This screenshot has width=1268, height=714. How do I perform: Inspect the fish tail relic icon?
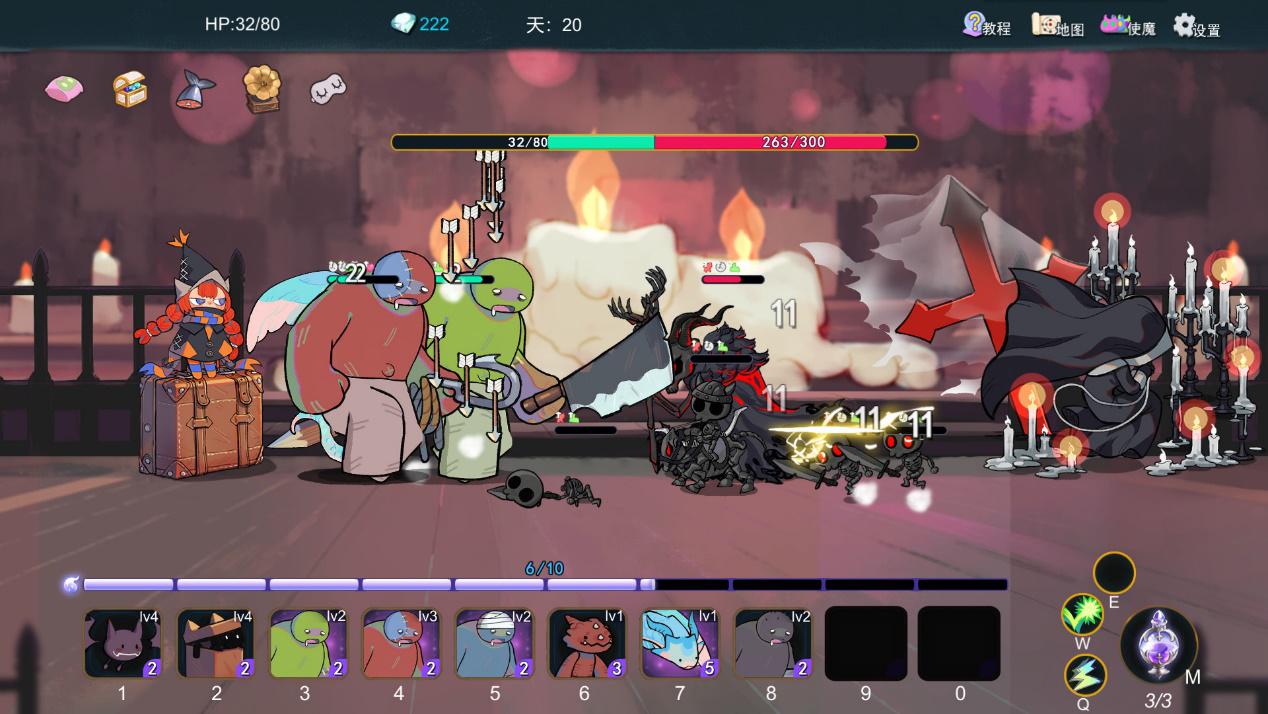pos(195,90)
